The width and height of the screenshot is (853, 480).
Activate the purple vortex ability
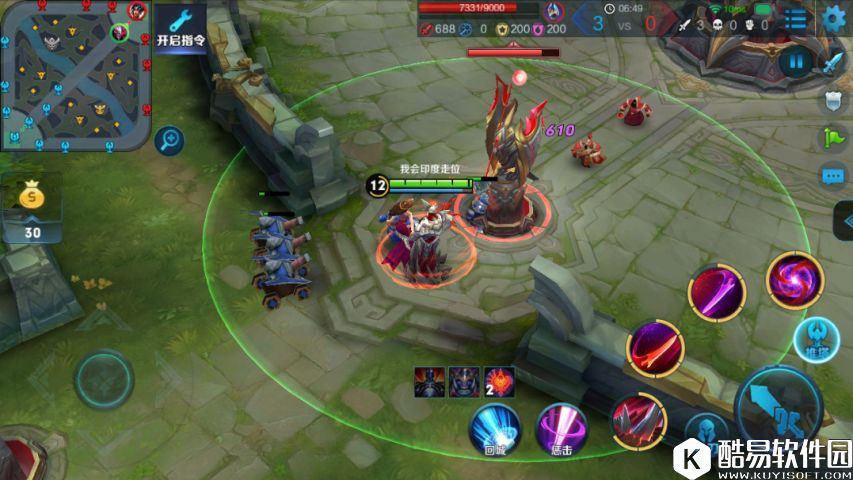(795, 280)
